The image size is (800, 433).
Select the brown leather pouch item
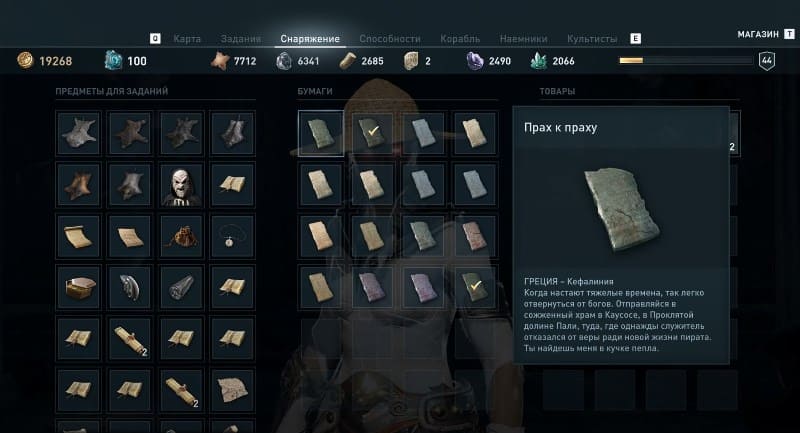point(182,237)
